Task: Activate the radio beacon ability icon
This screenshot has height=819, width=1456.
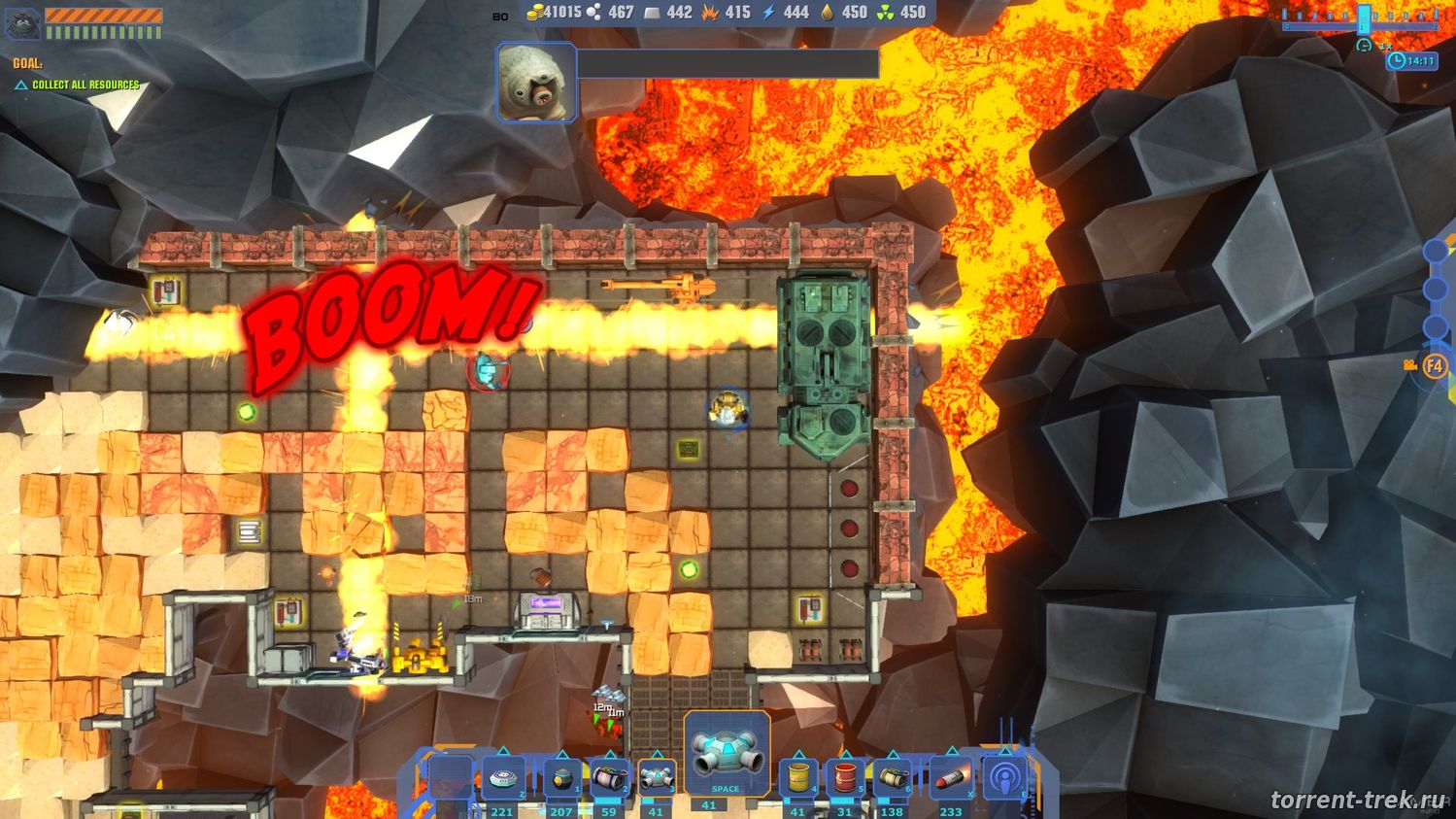Action: click(1005, 778)
